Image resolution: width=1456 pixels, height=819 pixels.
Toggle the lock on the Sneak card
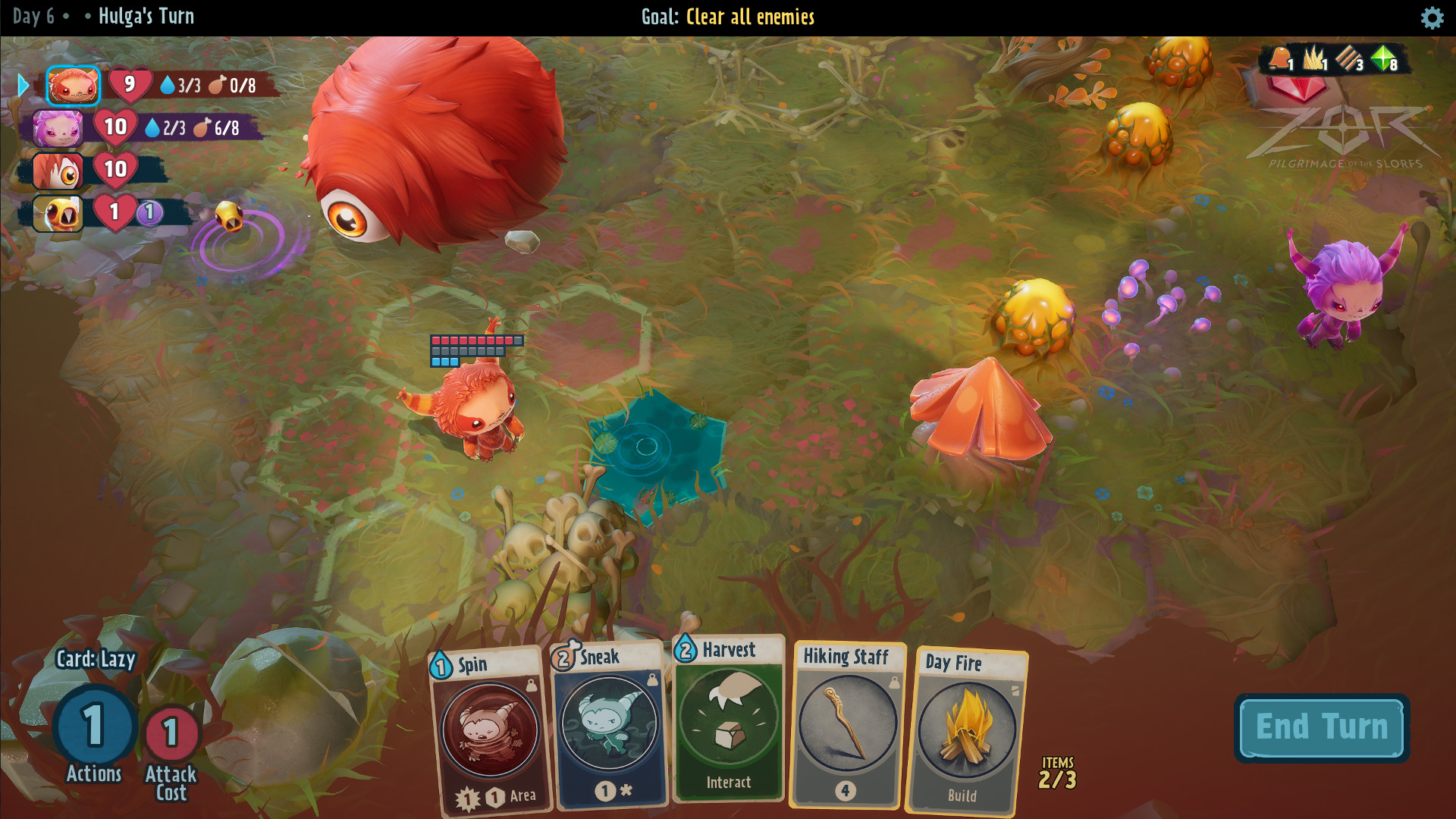[x=652, y=680]
